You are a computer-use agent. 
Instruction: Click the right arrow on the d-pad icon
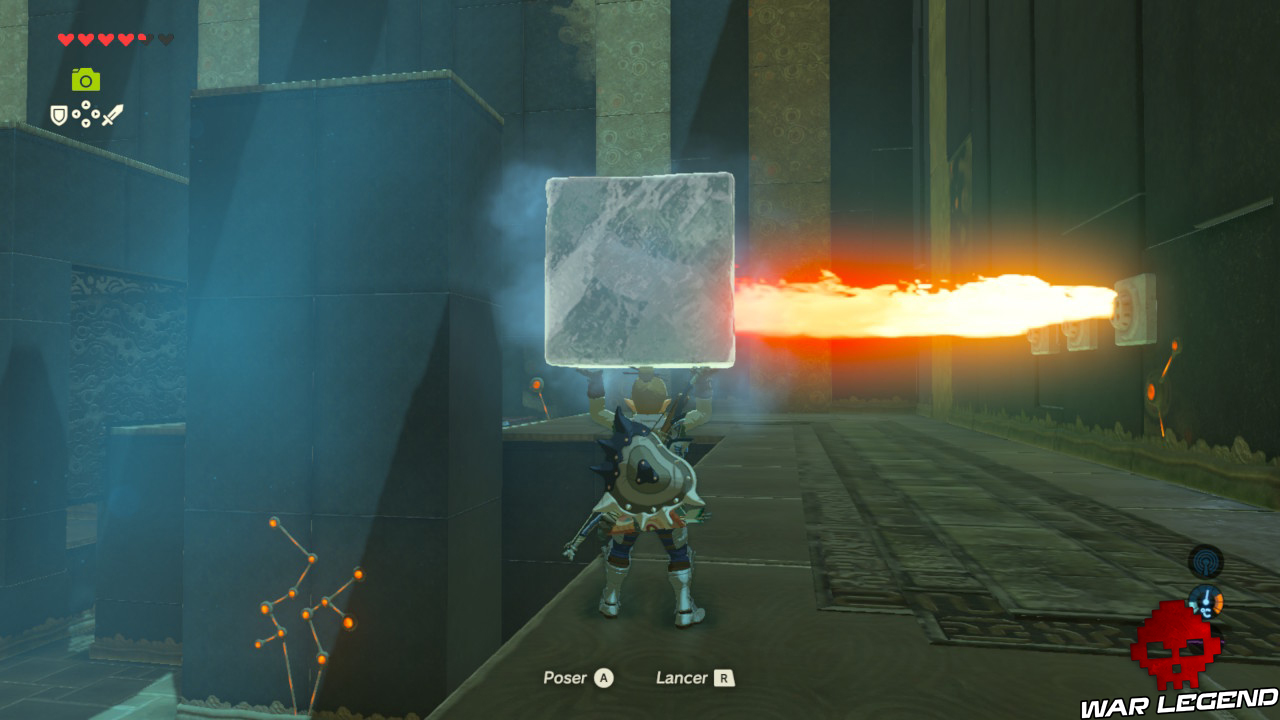[96, 113]
